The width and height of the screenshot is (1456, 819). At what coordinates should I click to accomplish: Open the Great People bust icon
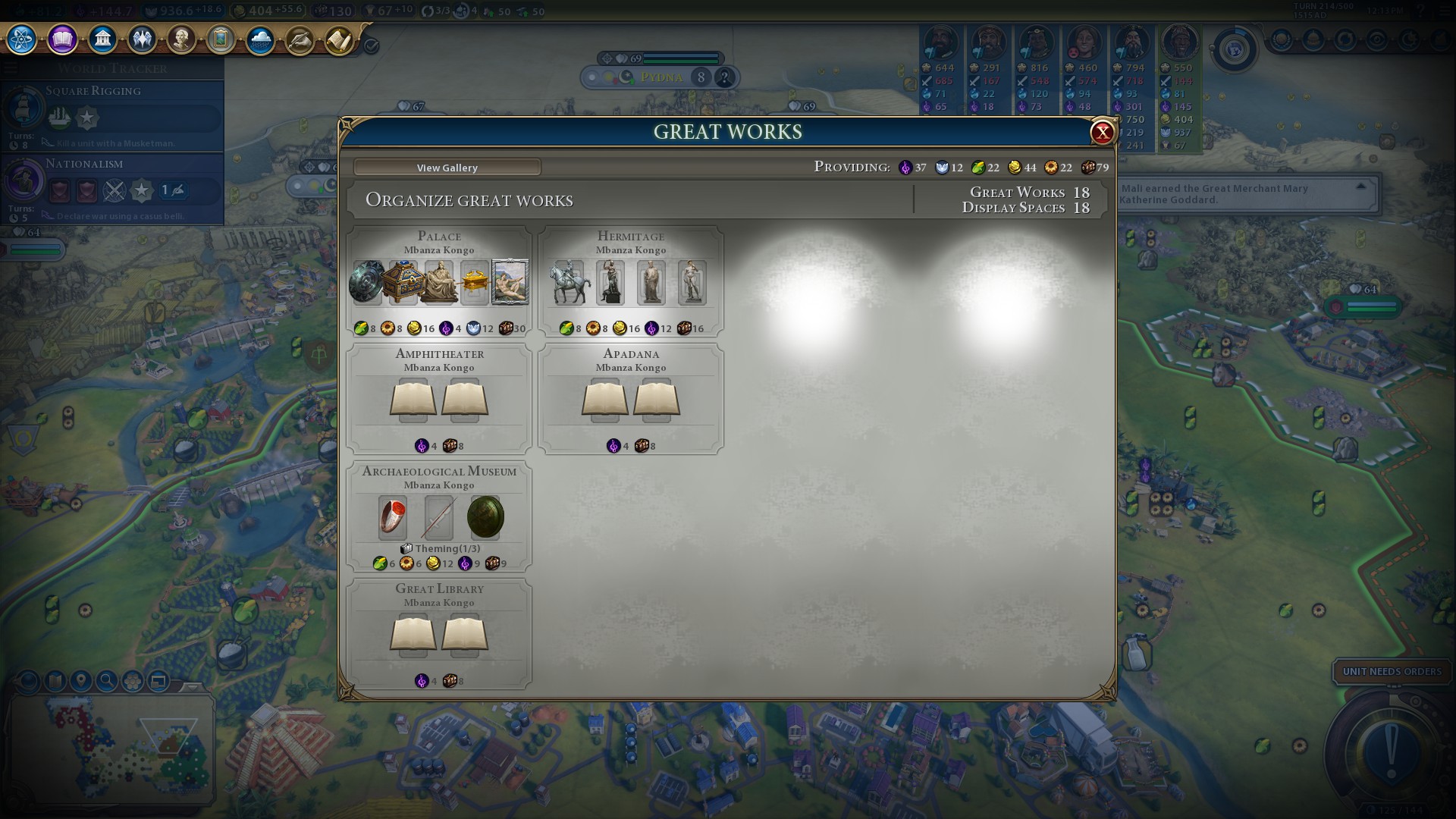181,39
